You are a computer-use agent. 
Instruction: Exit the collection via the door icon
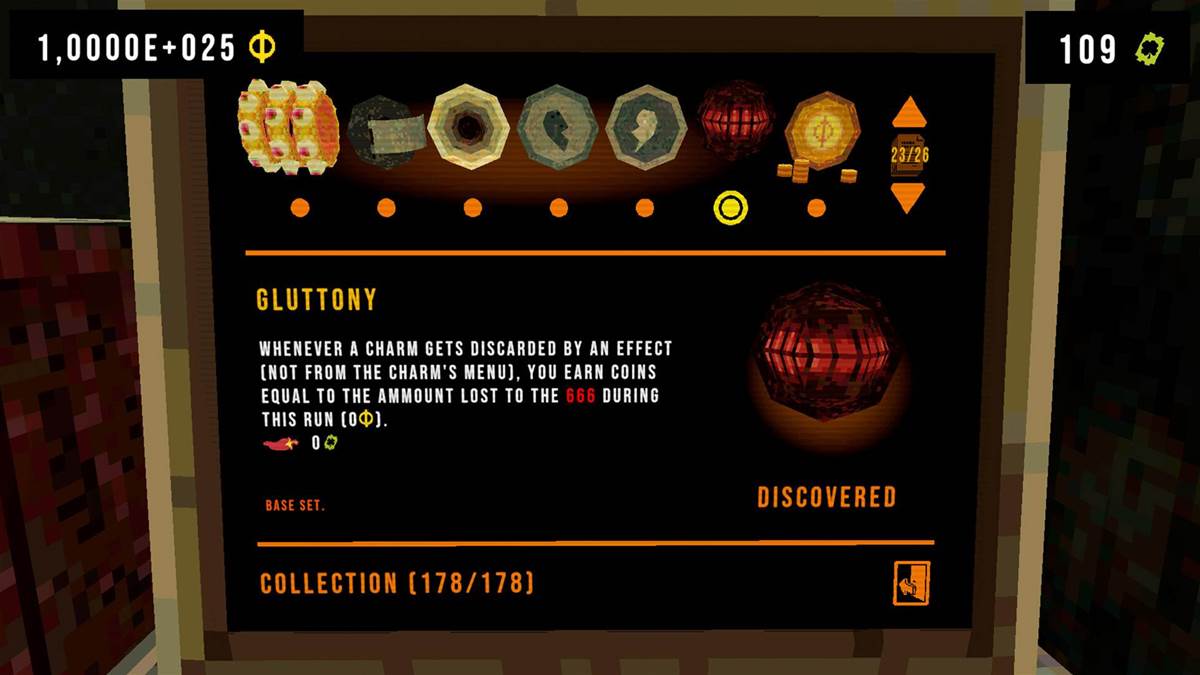(x=911, y=583)
